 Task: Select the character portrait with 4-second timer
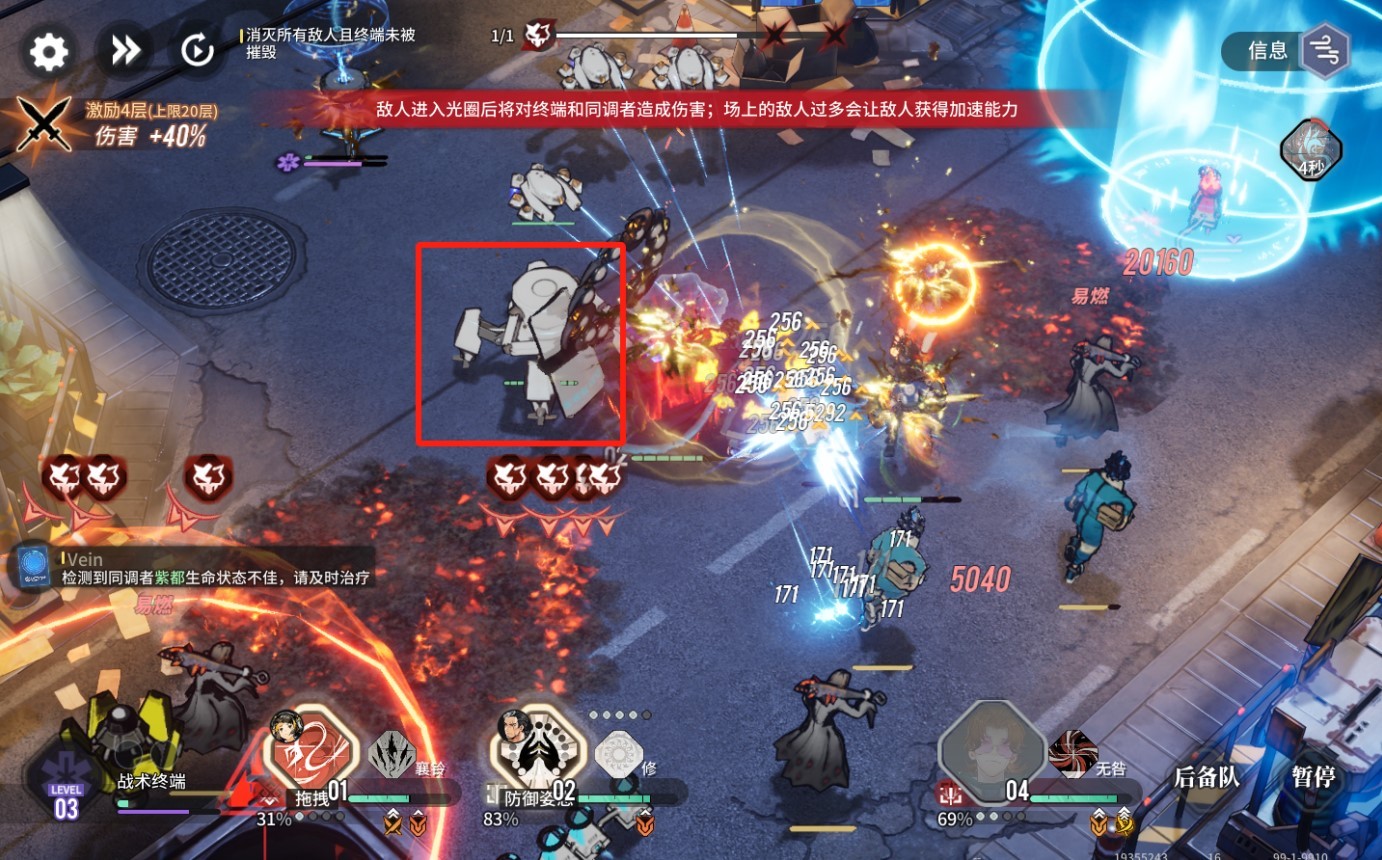pos(1311,151)
